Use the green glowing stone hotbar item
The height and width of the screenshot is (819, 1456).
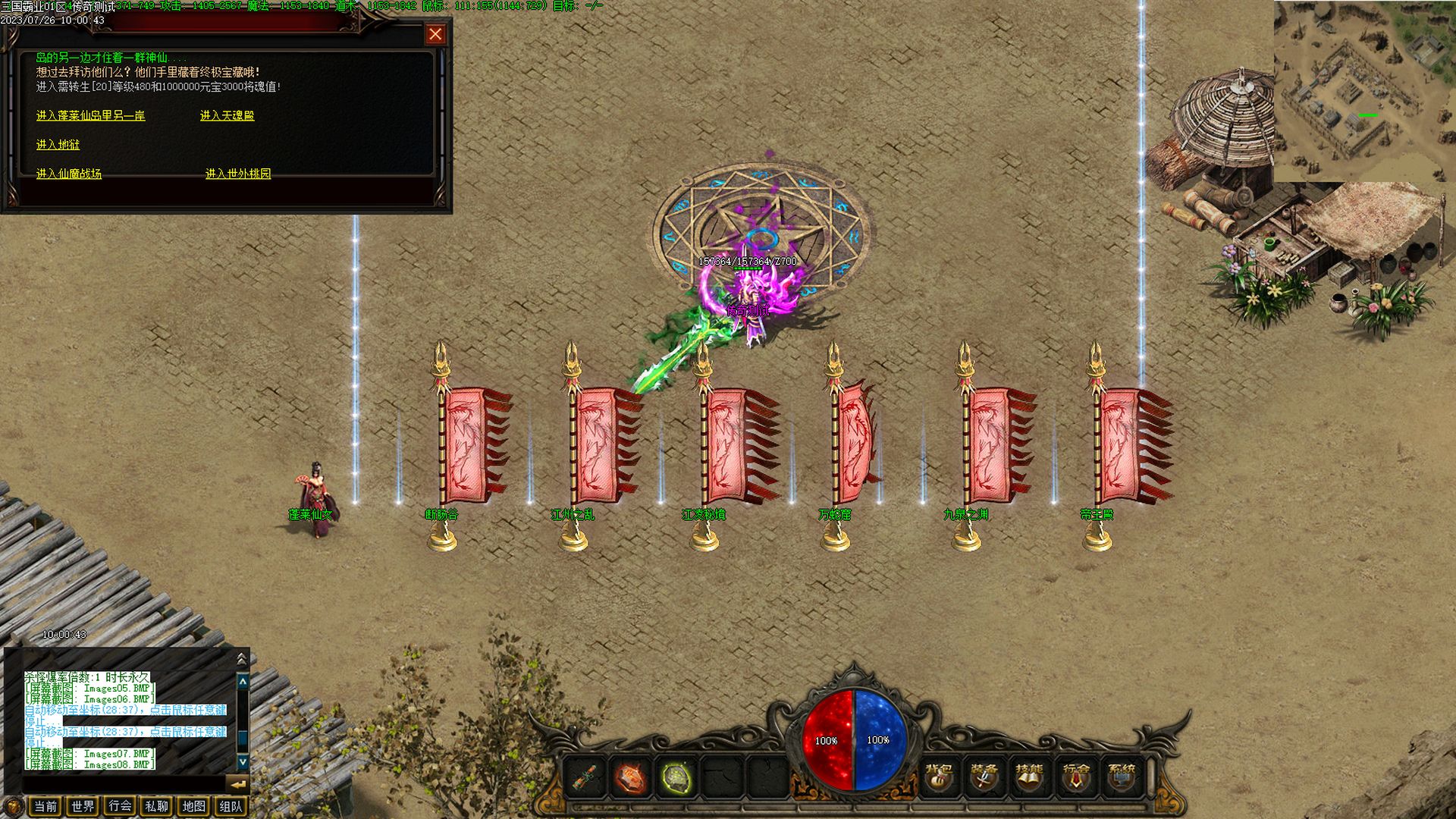(676, 777)
